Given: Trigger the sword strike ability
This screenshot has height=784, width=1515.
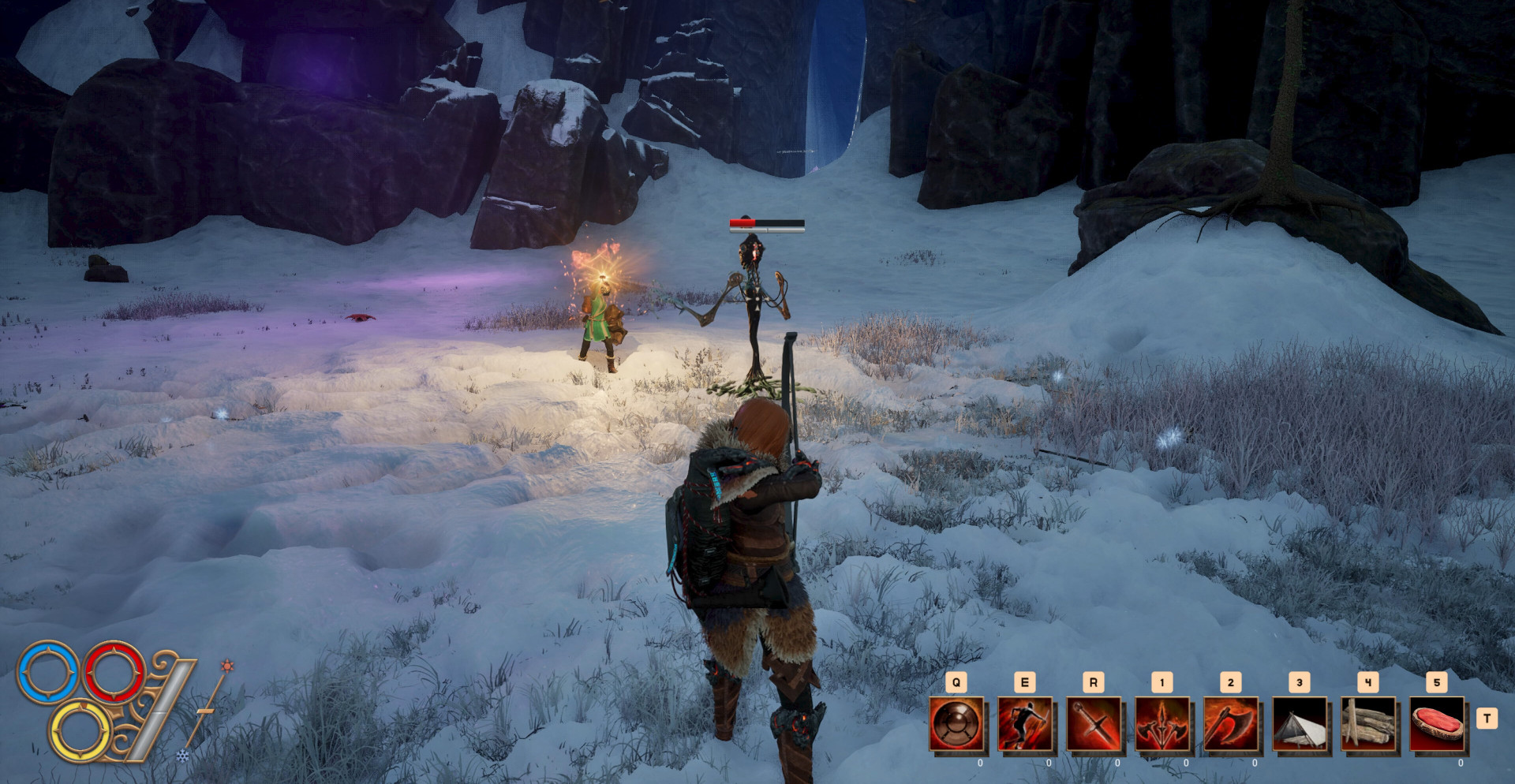Looking at the screenshot, I should 1094,724.
